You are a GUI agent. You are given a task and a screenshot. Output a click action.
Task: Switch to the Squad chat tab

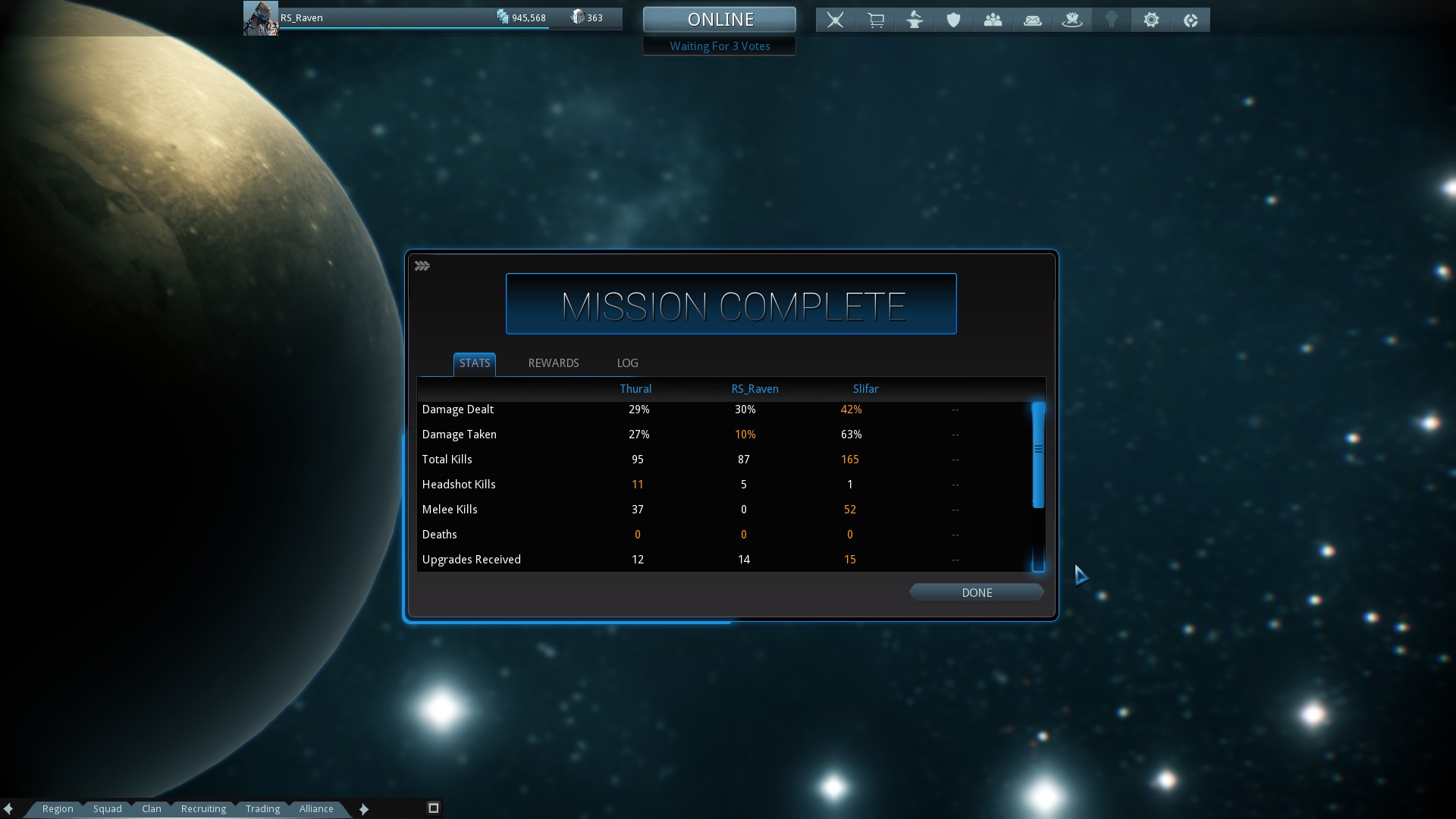(x=107, y=808)
